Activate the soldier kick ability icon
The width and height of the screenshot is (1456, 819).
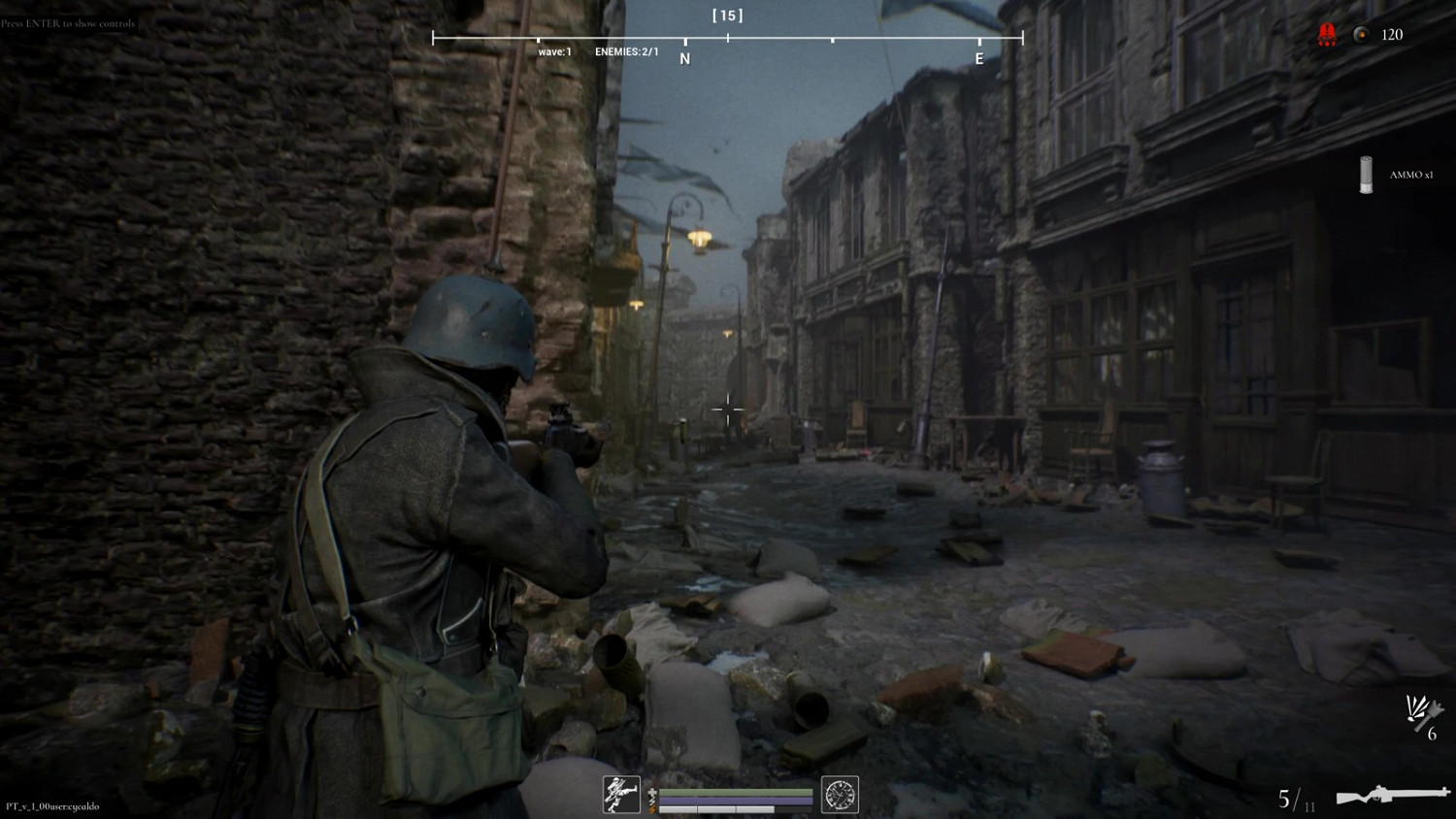click(621, 795)
